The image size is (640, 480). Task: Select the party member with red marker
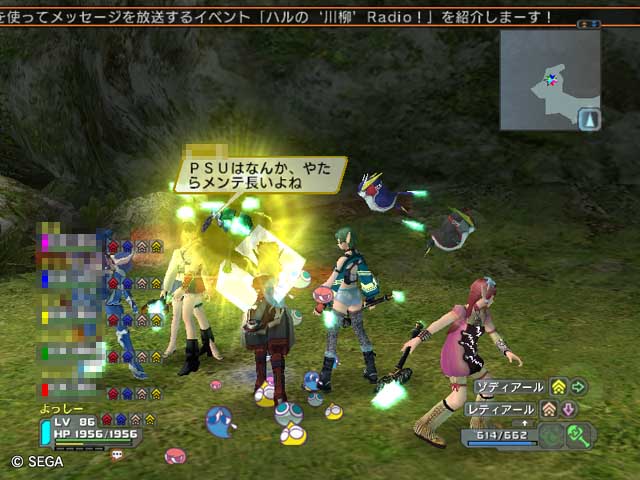click(70, 390)
